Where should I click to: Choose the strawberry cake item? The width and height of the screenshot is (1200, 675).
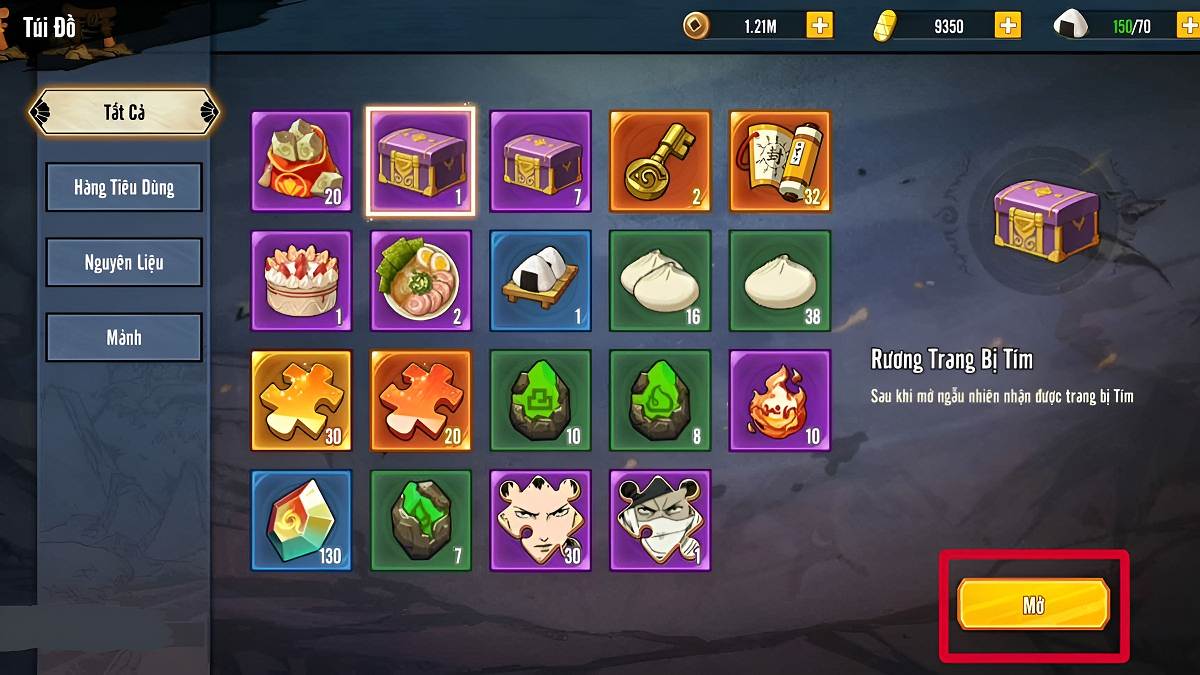pos(301,281)
